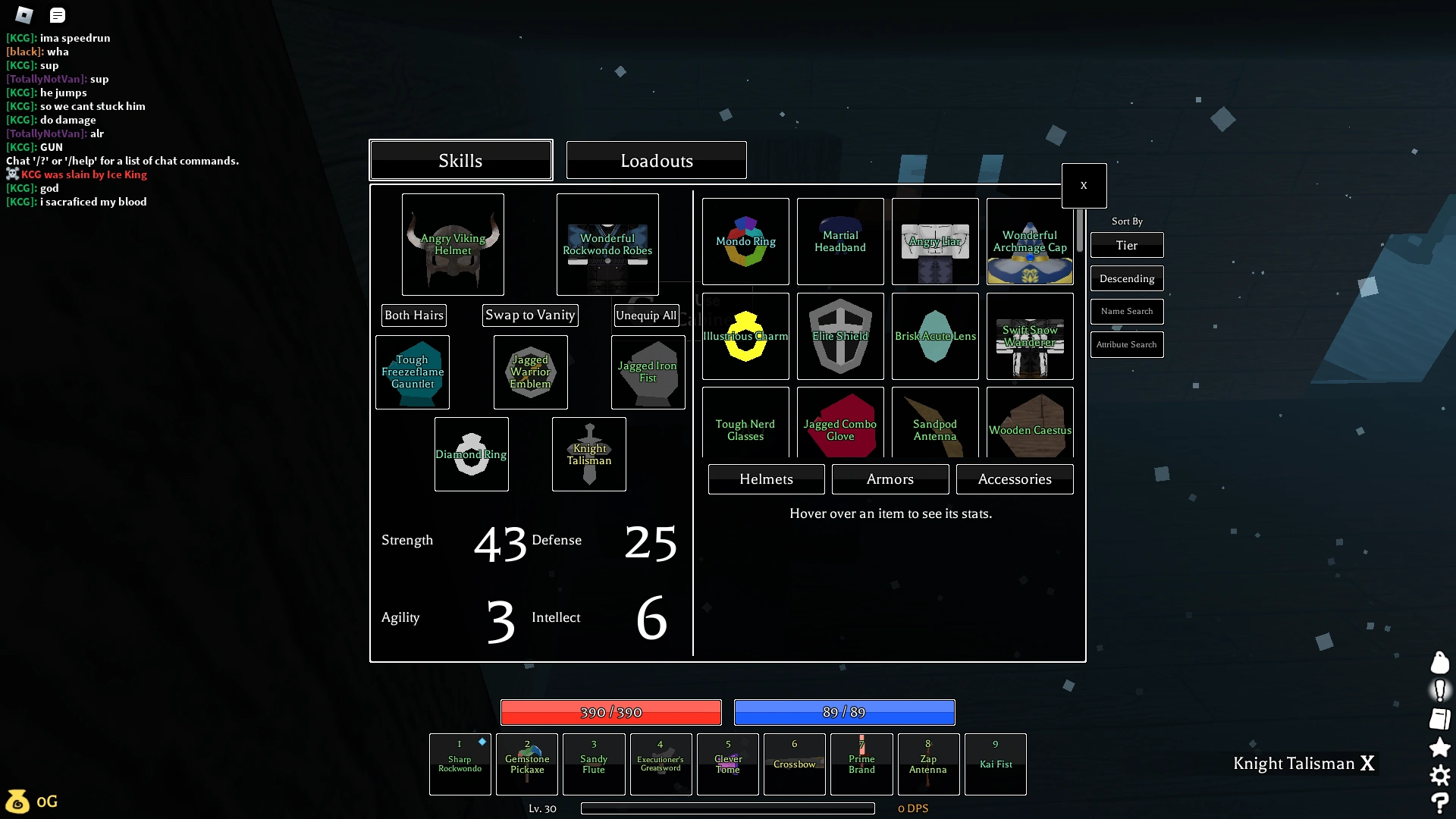Click the Attribute Search button
Image resolution: width=1456 pixels, height=819 pixels.
click(1126, 344)
